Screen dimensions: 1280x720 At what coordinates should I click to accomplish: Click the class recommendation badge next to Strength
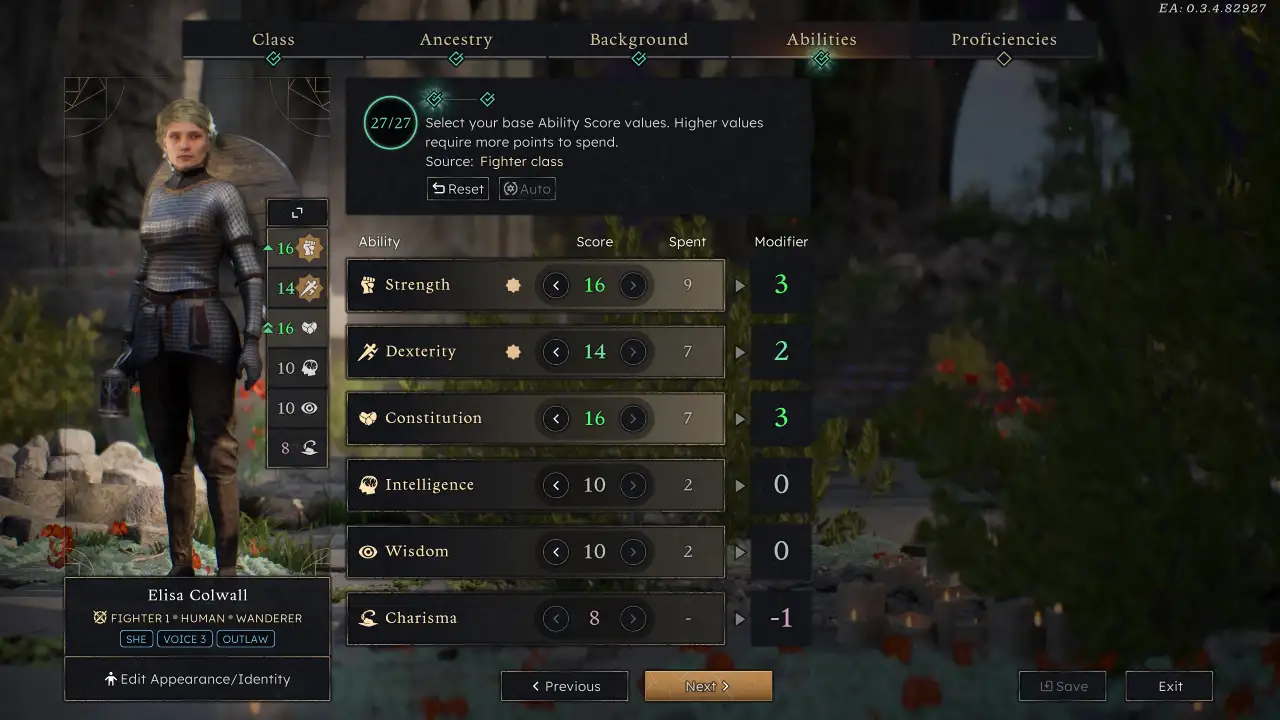point(513,285)
